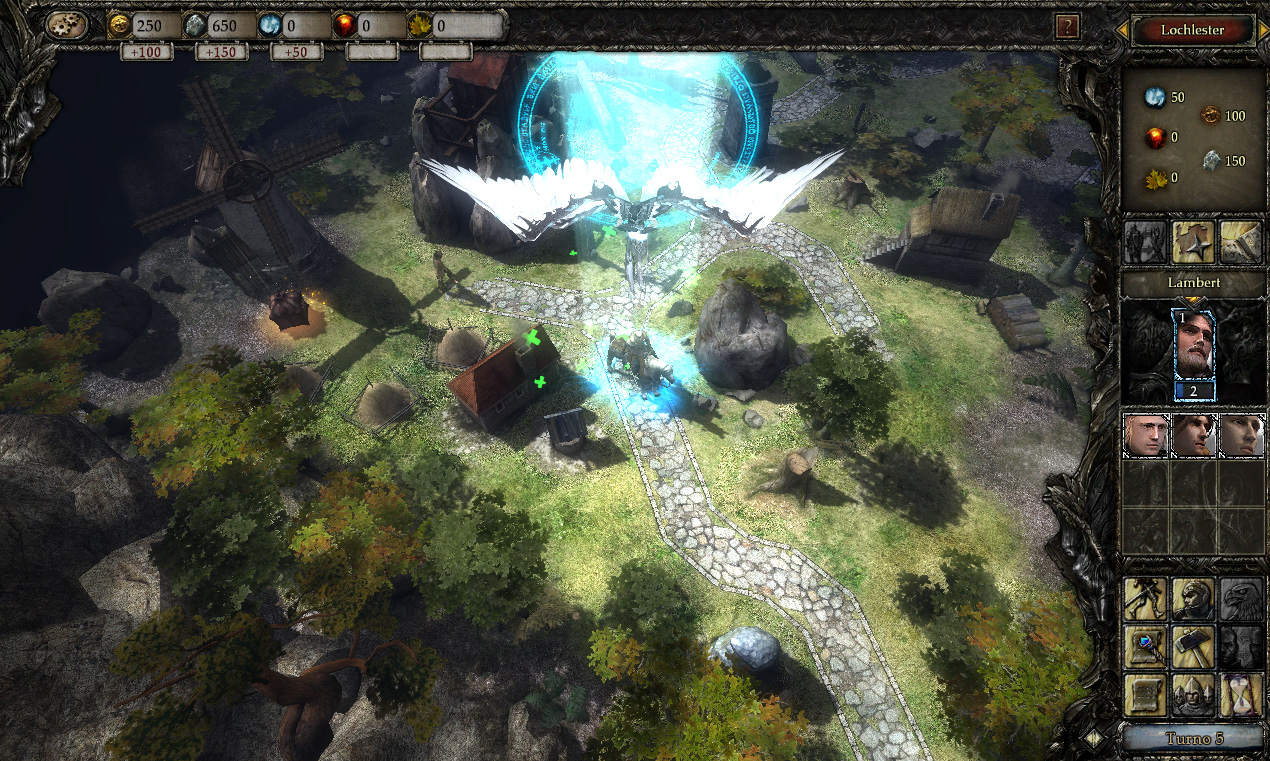Choose the dark-haired hero portrait facing left
The height and width of the screenshot is (761, 1270).
(1241, 436)
